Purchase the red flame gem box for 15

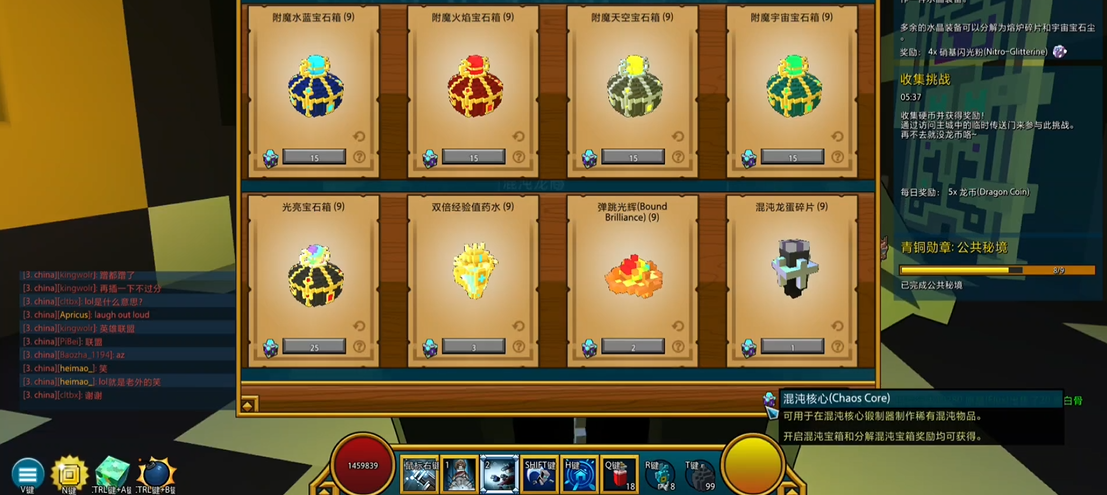click(x=473, y=157)
